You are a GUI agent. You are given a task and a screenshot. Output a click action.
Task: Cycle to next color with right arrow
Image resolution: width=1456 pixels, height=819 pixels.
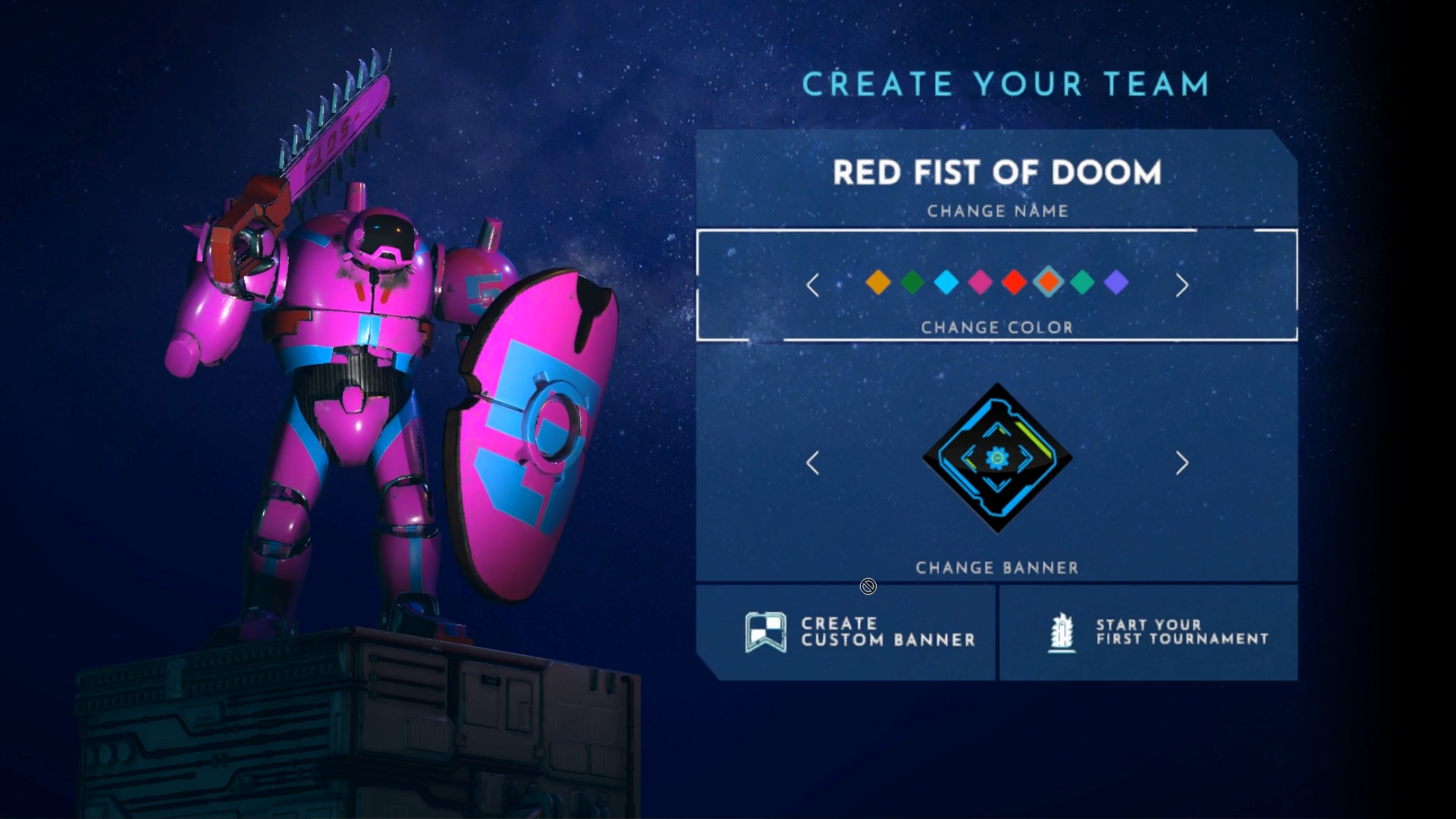coord(1181,285)
